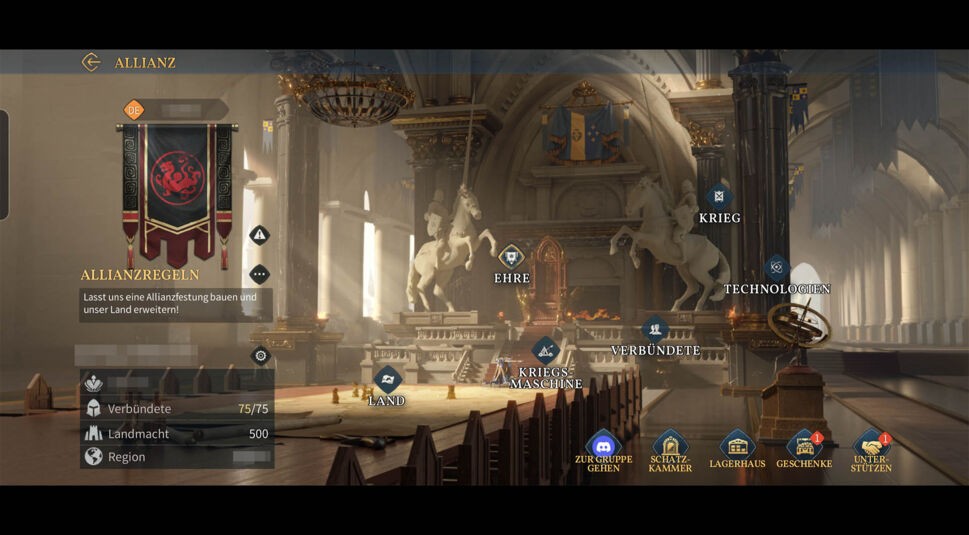Open the three-dots options beside the banner
969x535 pixels.
pyautogui.click(x=260, y=274)
